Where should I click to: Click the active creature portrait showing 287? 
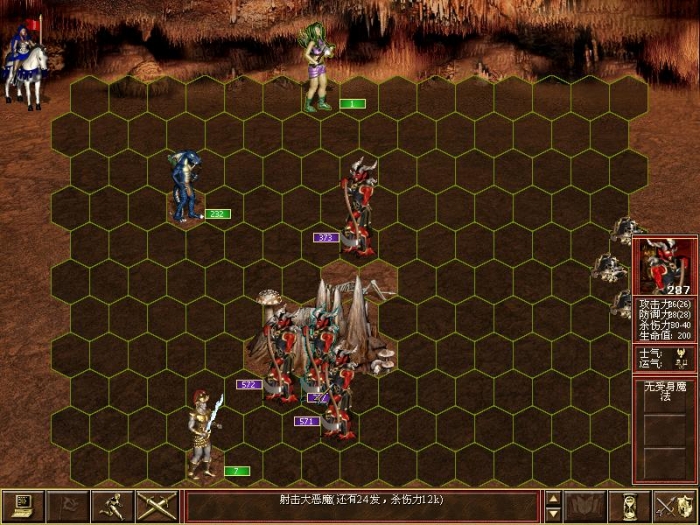coord(664,267)
